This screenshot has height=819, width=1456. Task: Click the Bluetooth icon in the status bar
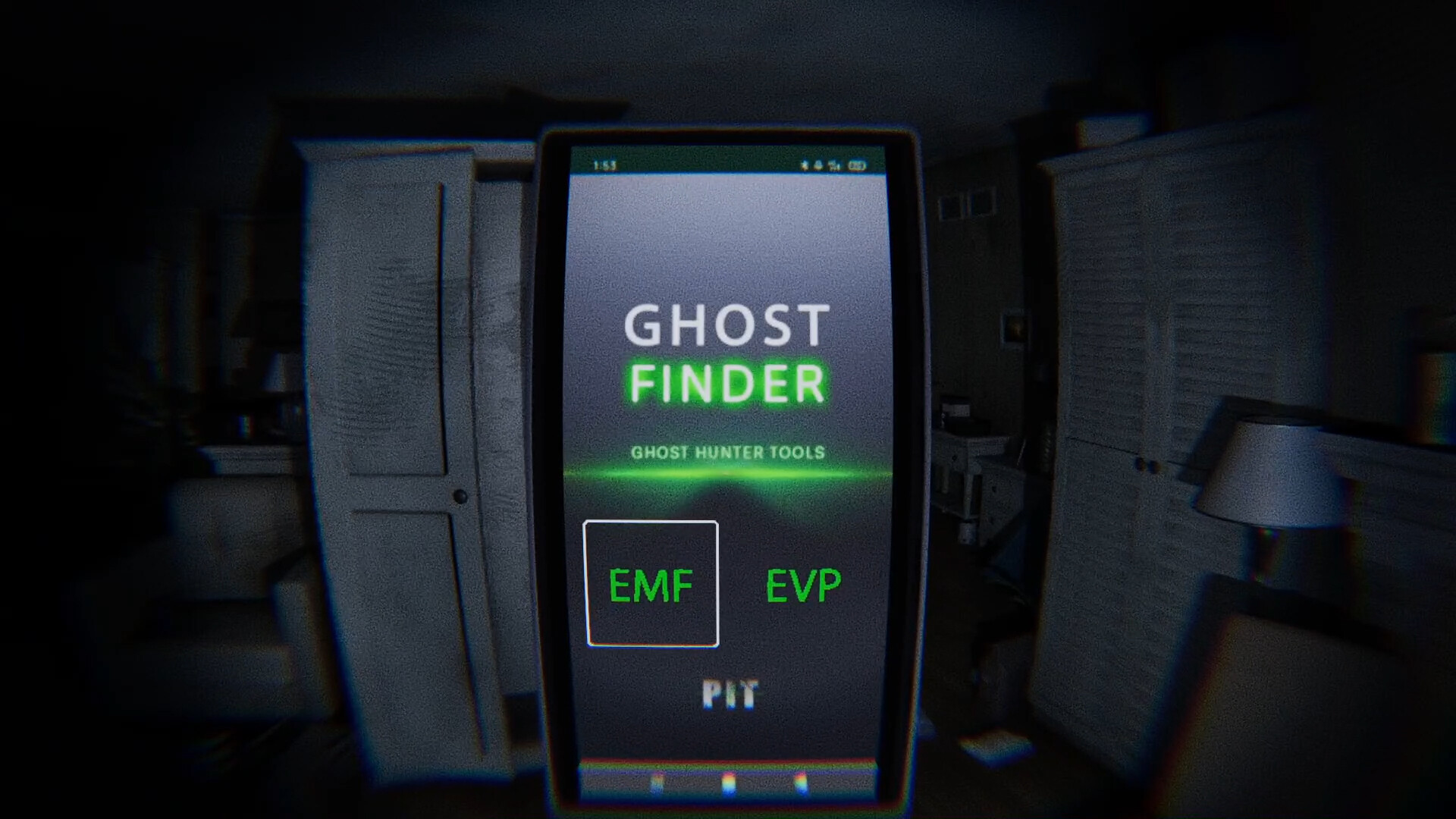pyautogui.click(x=804, y=164)
